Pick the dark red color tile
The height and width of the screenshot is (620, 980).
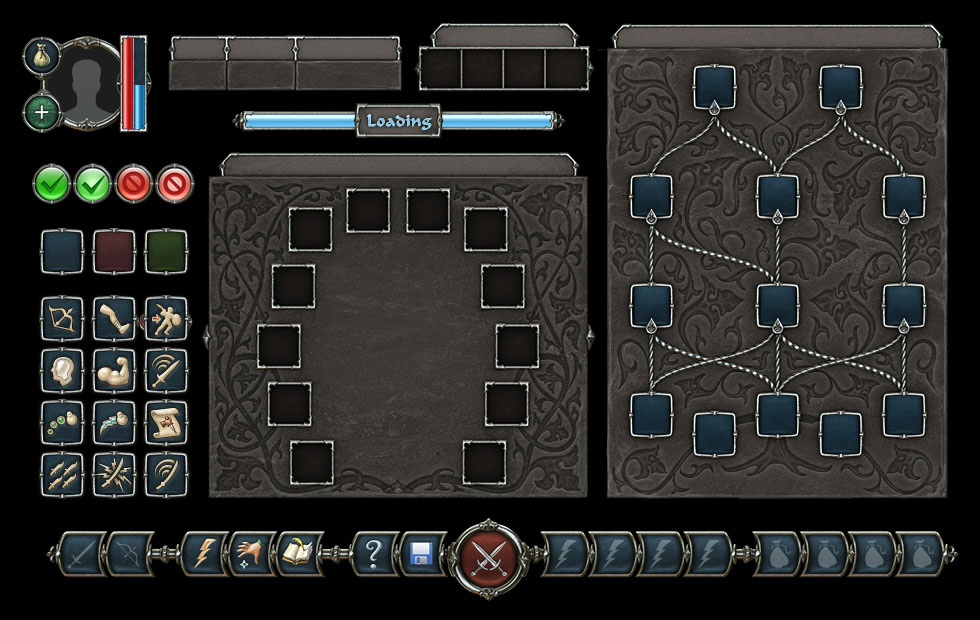113,250
